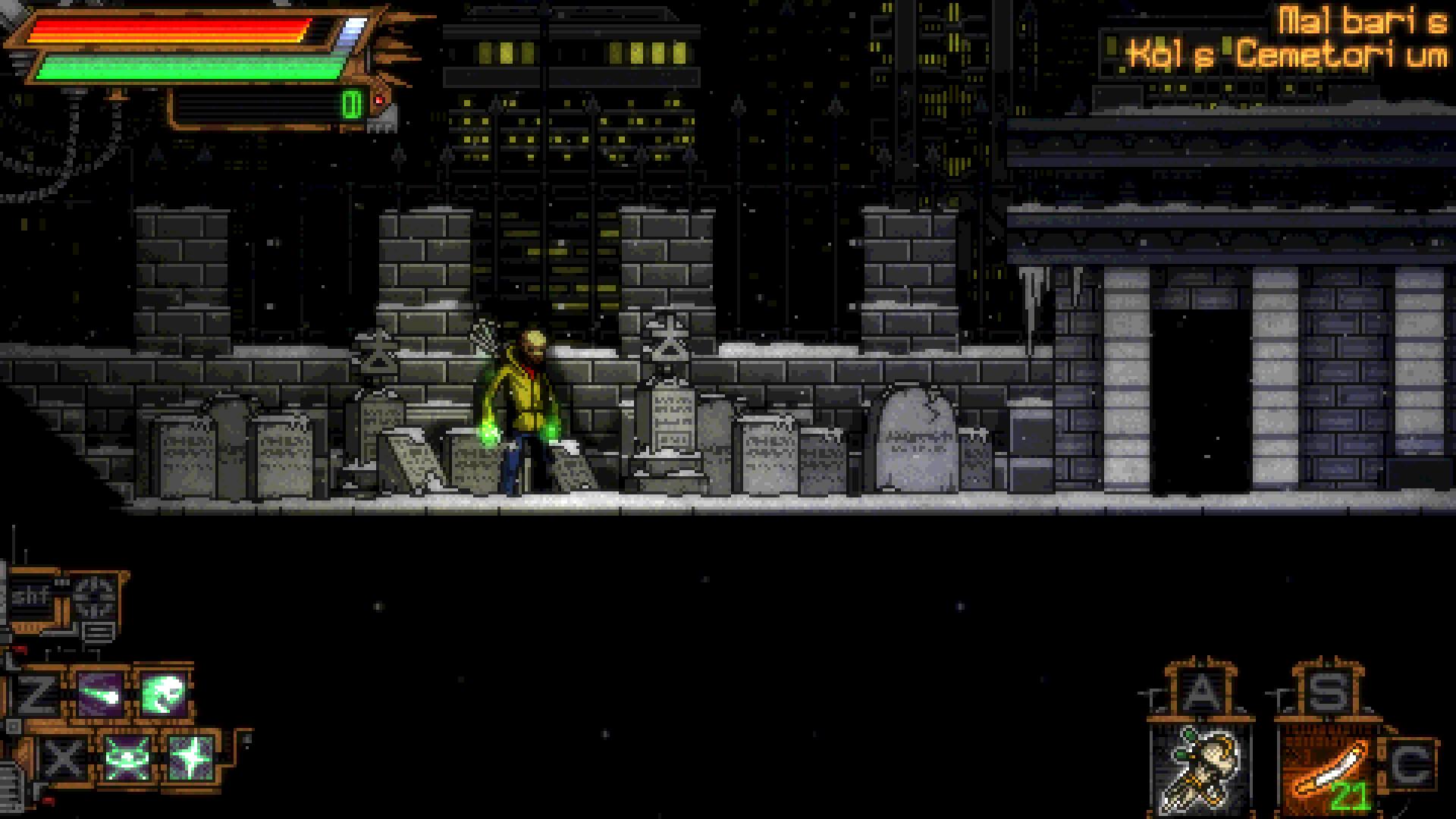
Task: Choose the green crossed-beams spell icon
Action: click(126, 757)
